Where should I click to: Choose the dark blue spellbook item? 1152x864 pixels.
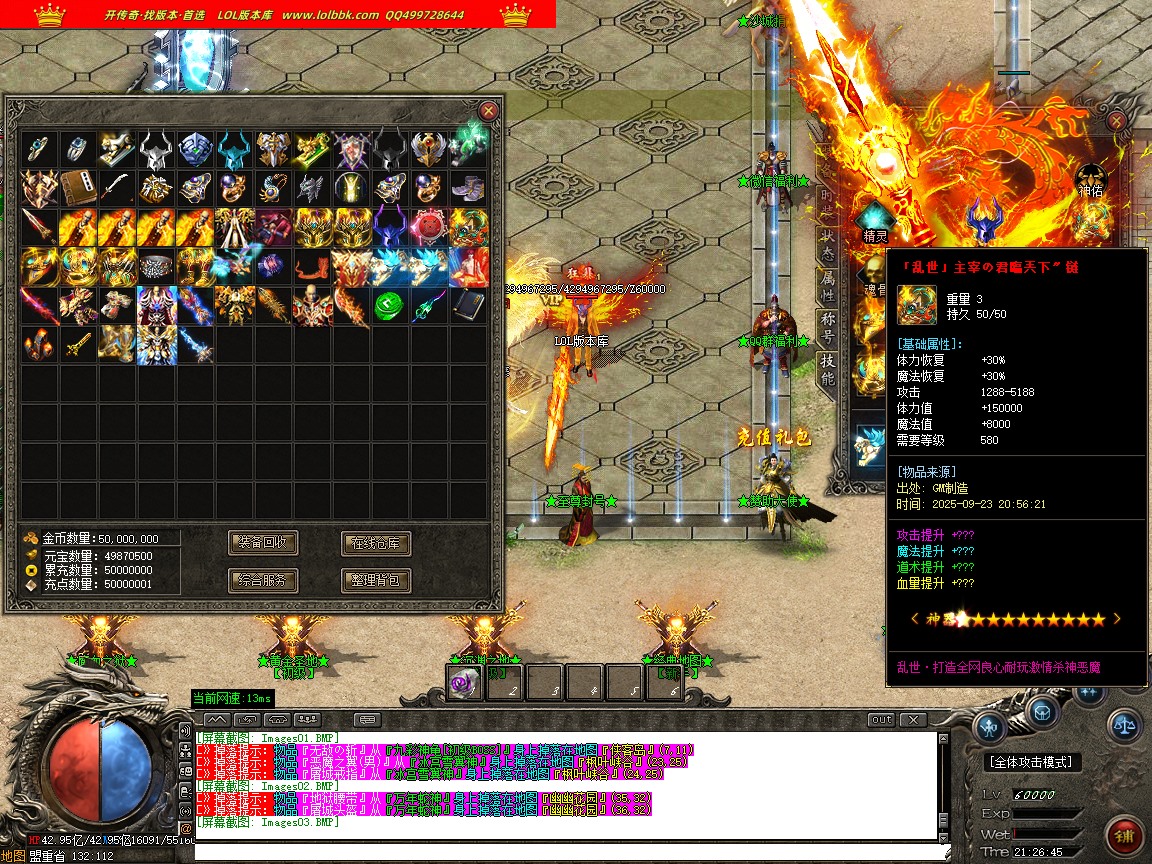pos(468,306)
